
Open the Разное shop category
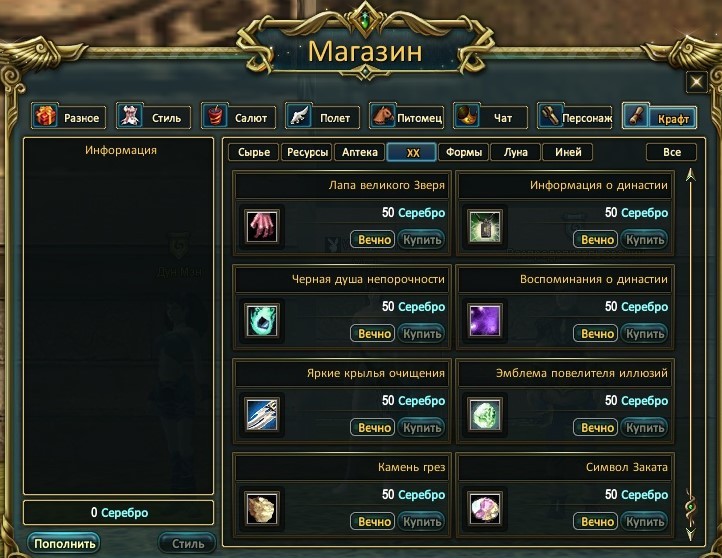point(68,117)
